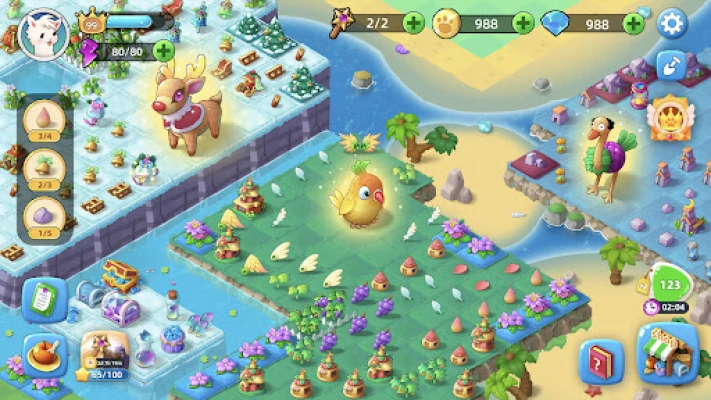This screenshot has width=711, height=400.
Task: Buy more paw coins via plus button
Action: click(x=523, y=23)
